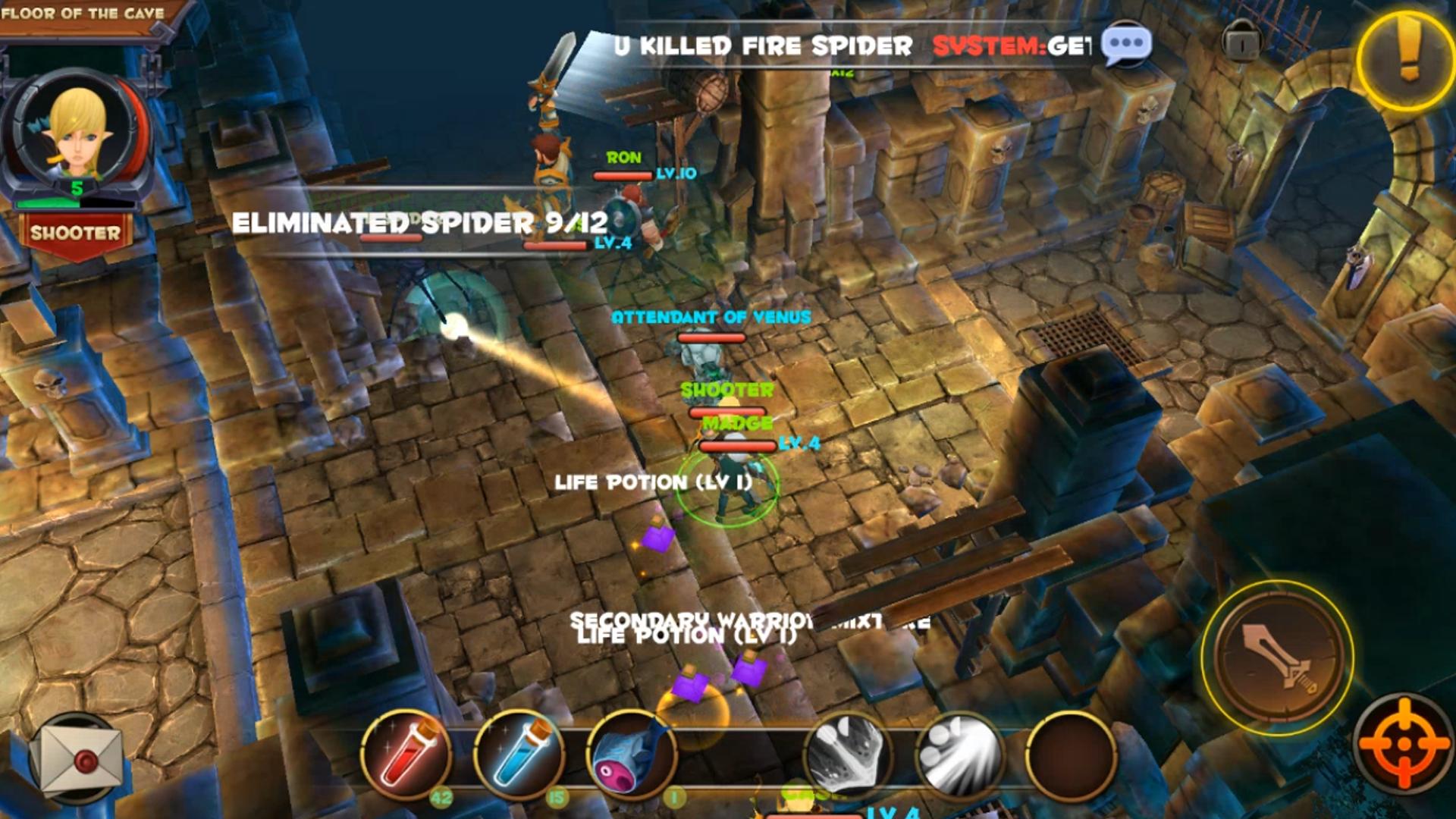Tap the padlock icon

point(1241,42)
